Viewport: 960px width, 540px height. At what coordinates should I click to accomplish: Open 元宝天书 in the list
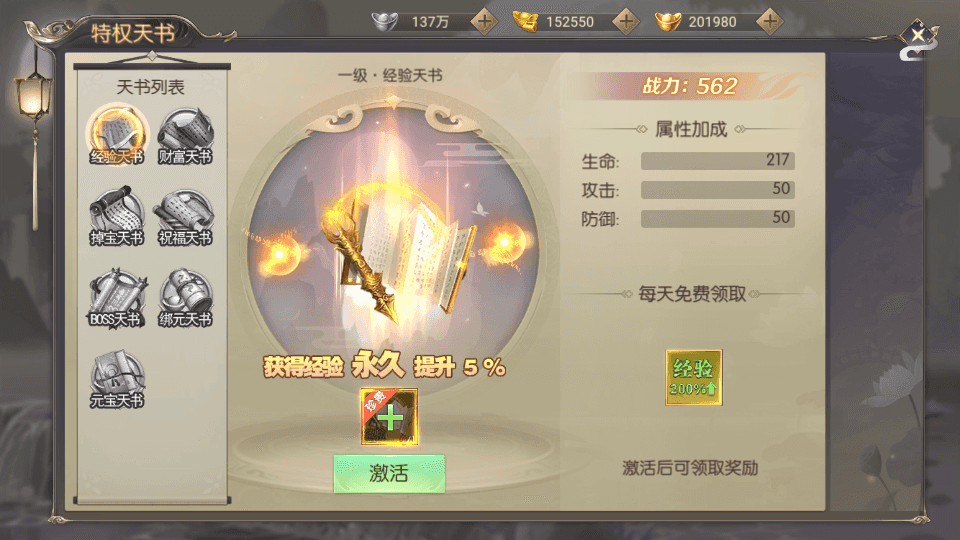[x=117, y=378]
